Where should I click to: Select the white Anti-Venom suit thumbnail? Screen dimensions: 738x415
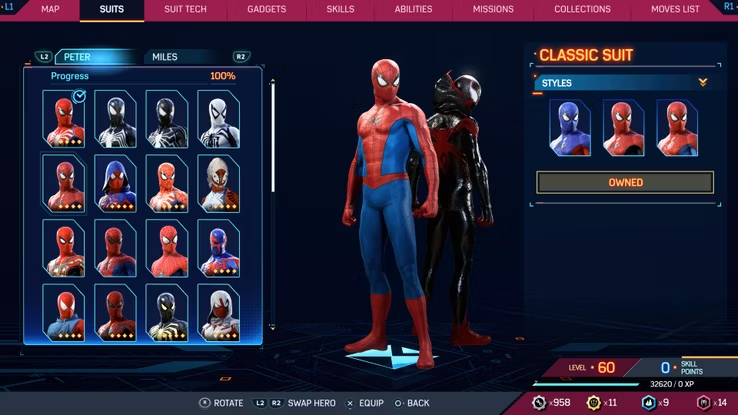218,119
